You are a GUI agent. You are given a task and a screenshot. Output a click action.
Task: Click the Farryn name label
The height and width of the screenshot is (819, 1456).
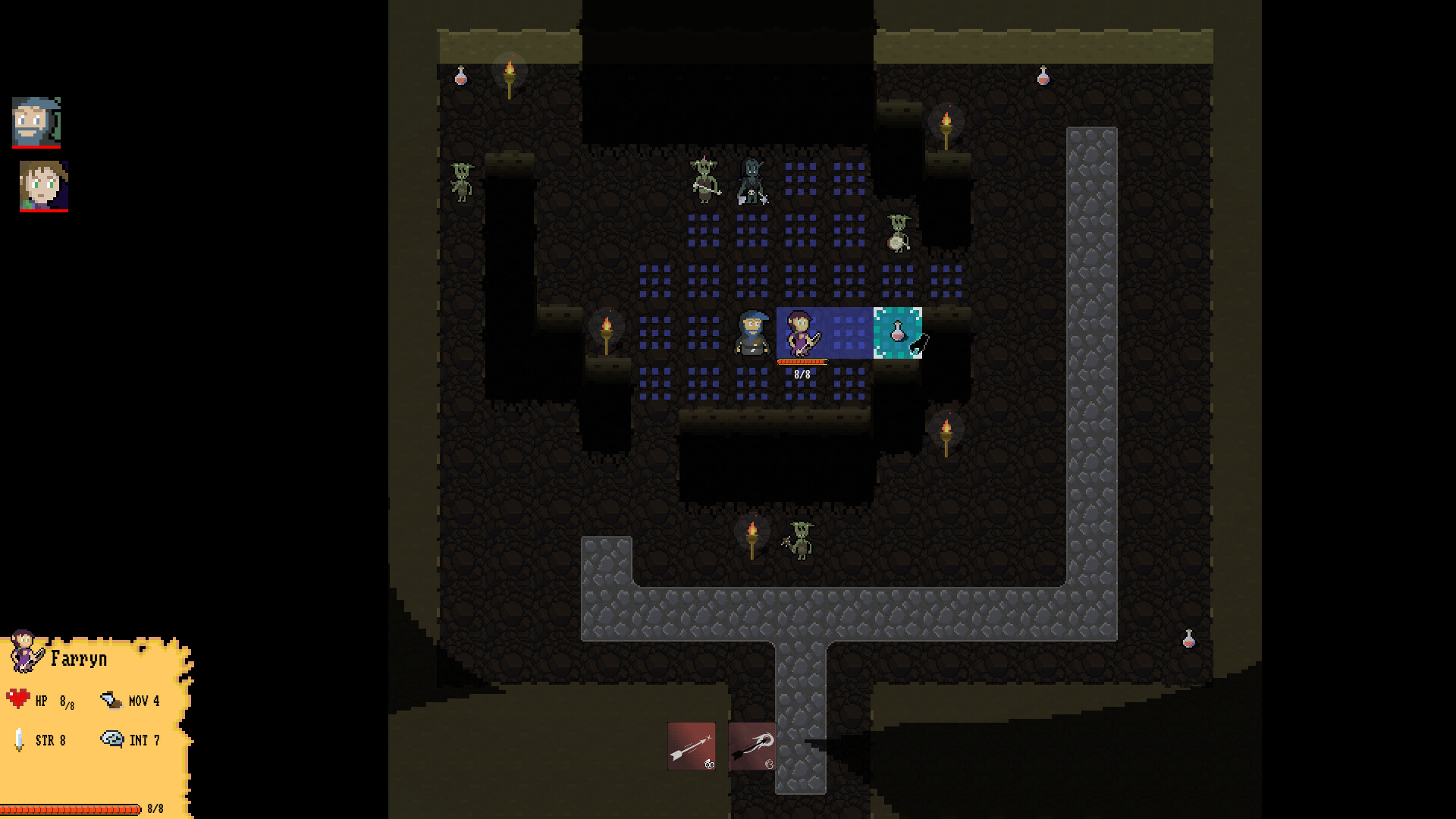78,658
